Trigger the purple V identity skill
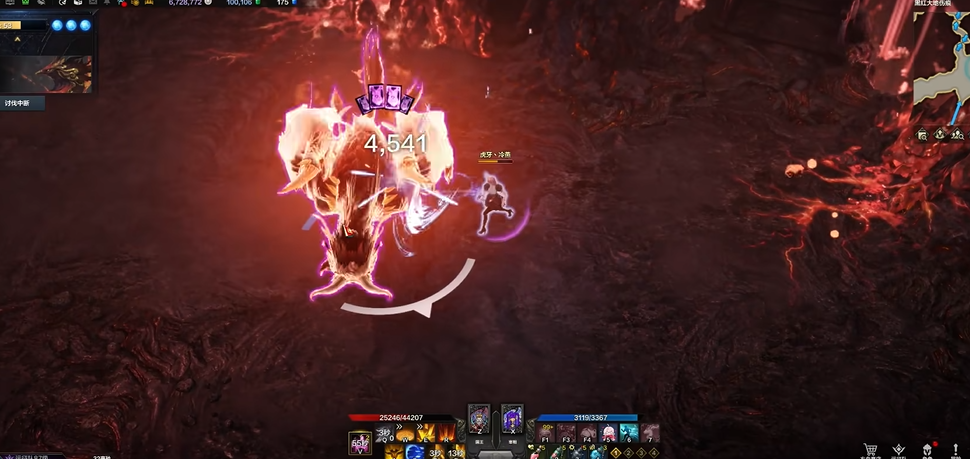The width and height of the screenshot is (970, 459). 360,442
